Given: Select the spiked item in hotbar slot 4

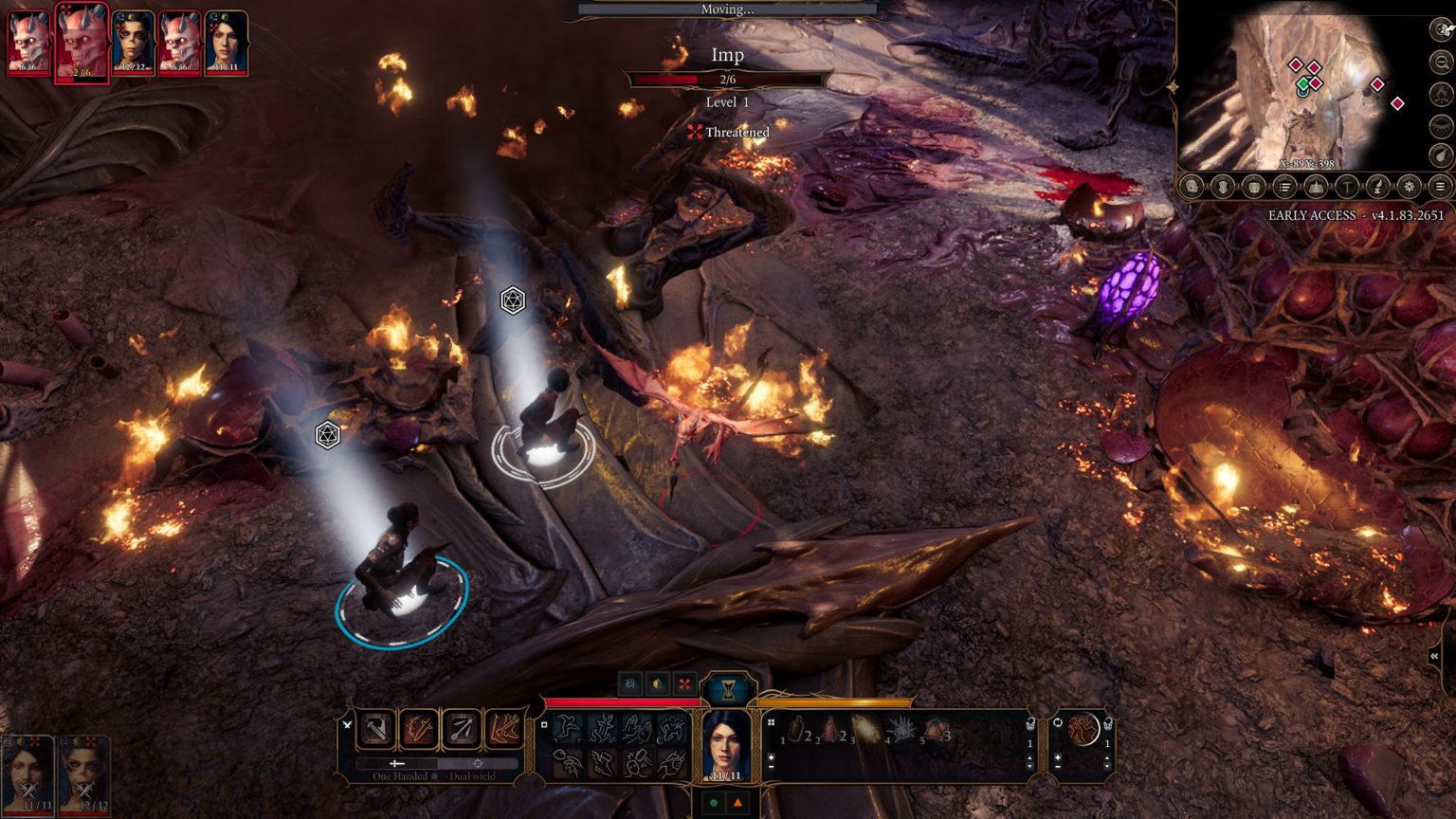Looking at the screenshot, I should 899,730.
